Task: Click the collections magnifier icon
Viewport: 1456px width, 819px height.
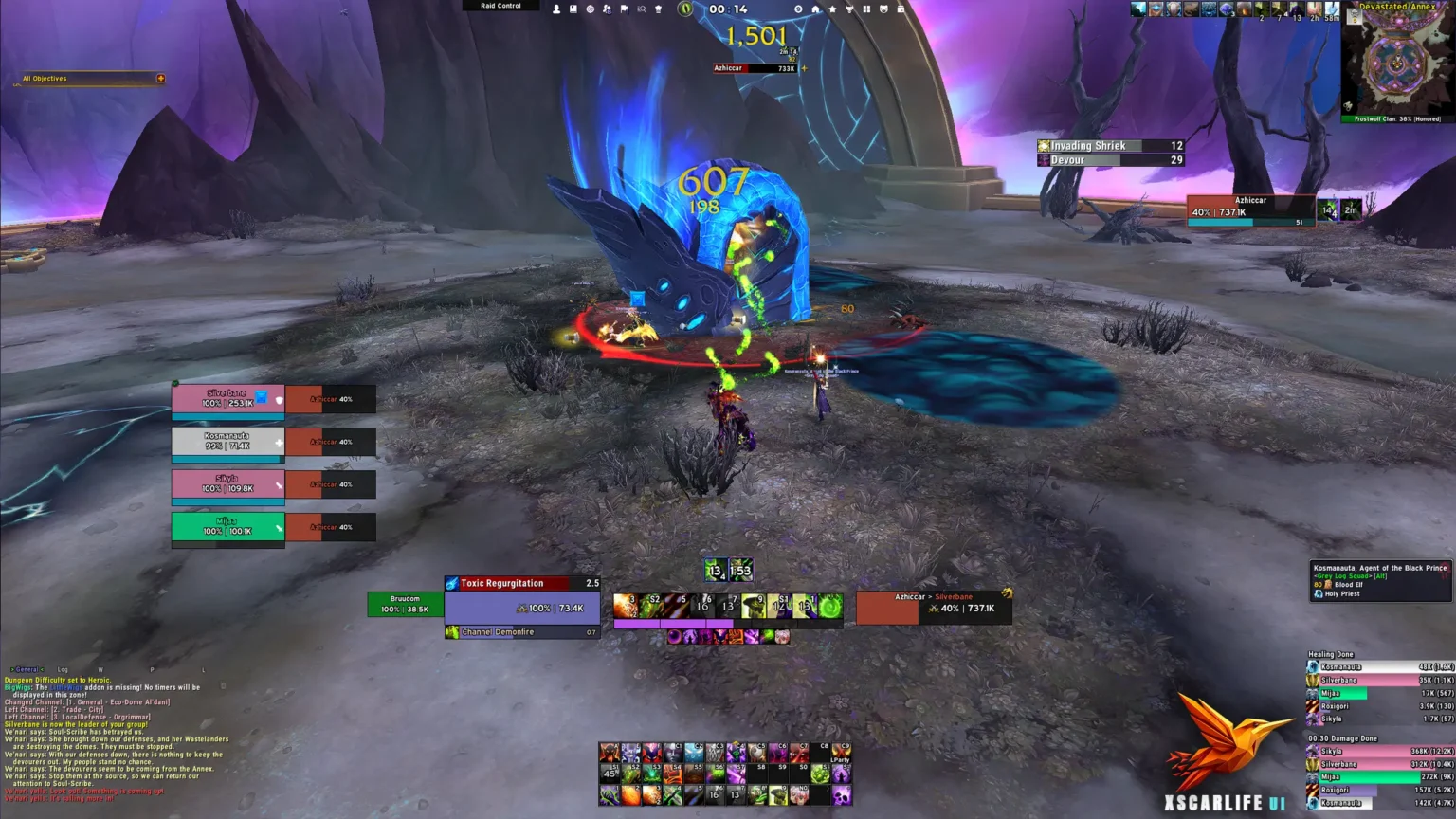Action: point(642,8)
